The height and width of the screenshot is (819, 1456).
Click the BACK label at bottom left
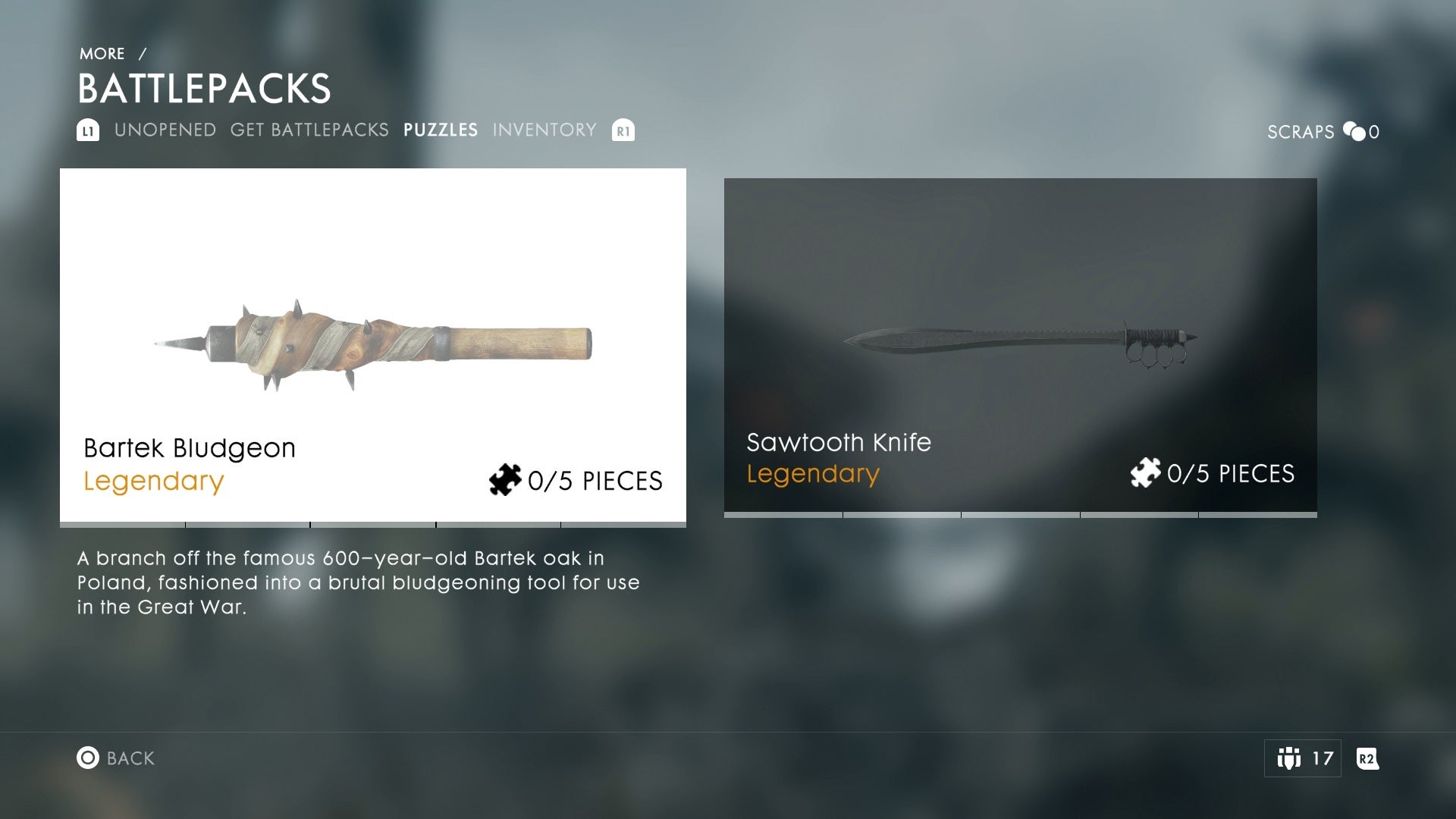click(x=130, y=758)
